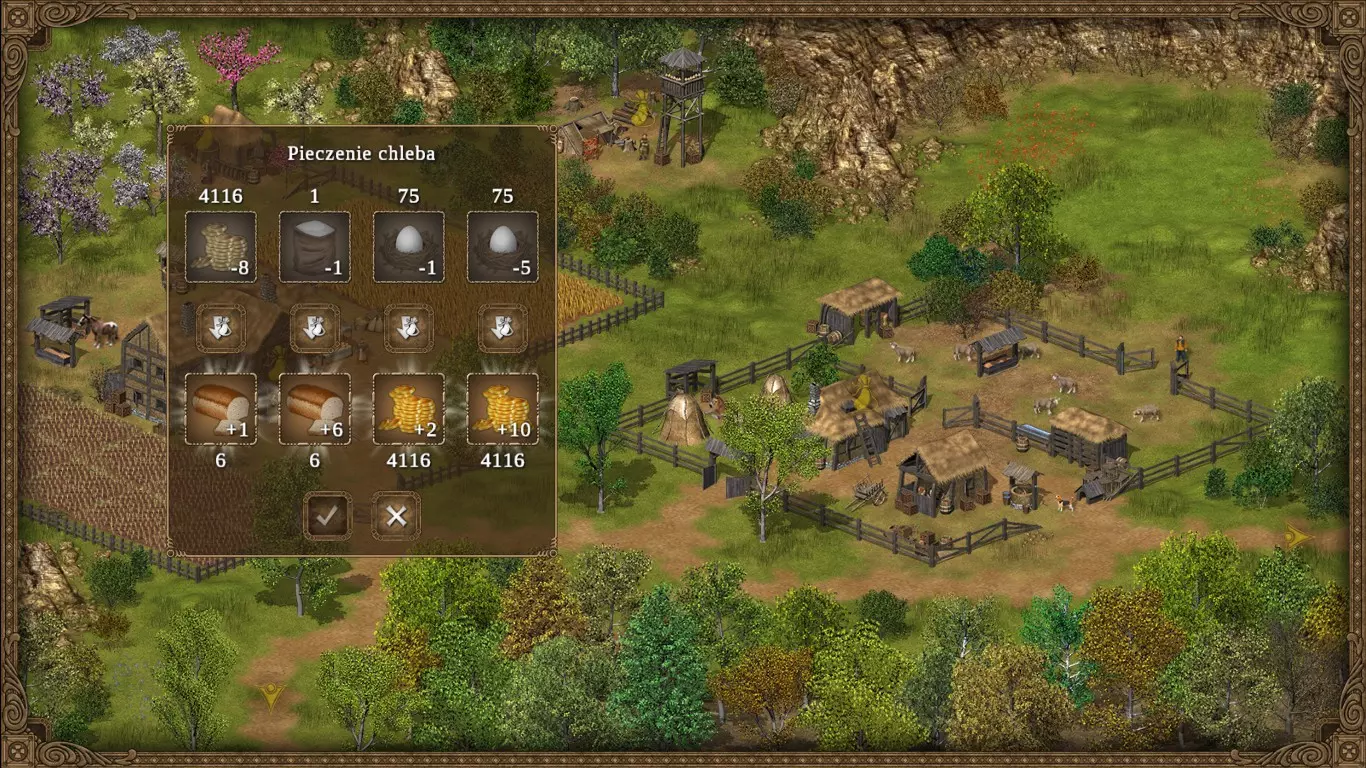Screen dimensions: 1366x768
Task: Choose the flour sack ingredient slot
Action: point(314,246)
